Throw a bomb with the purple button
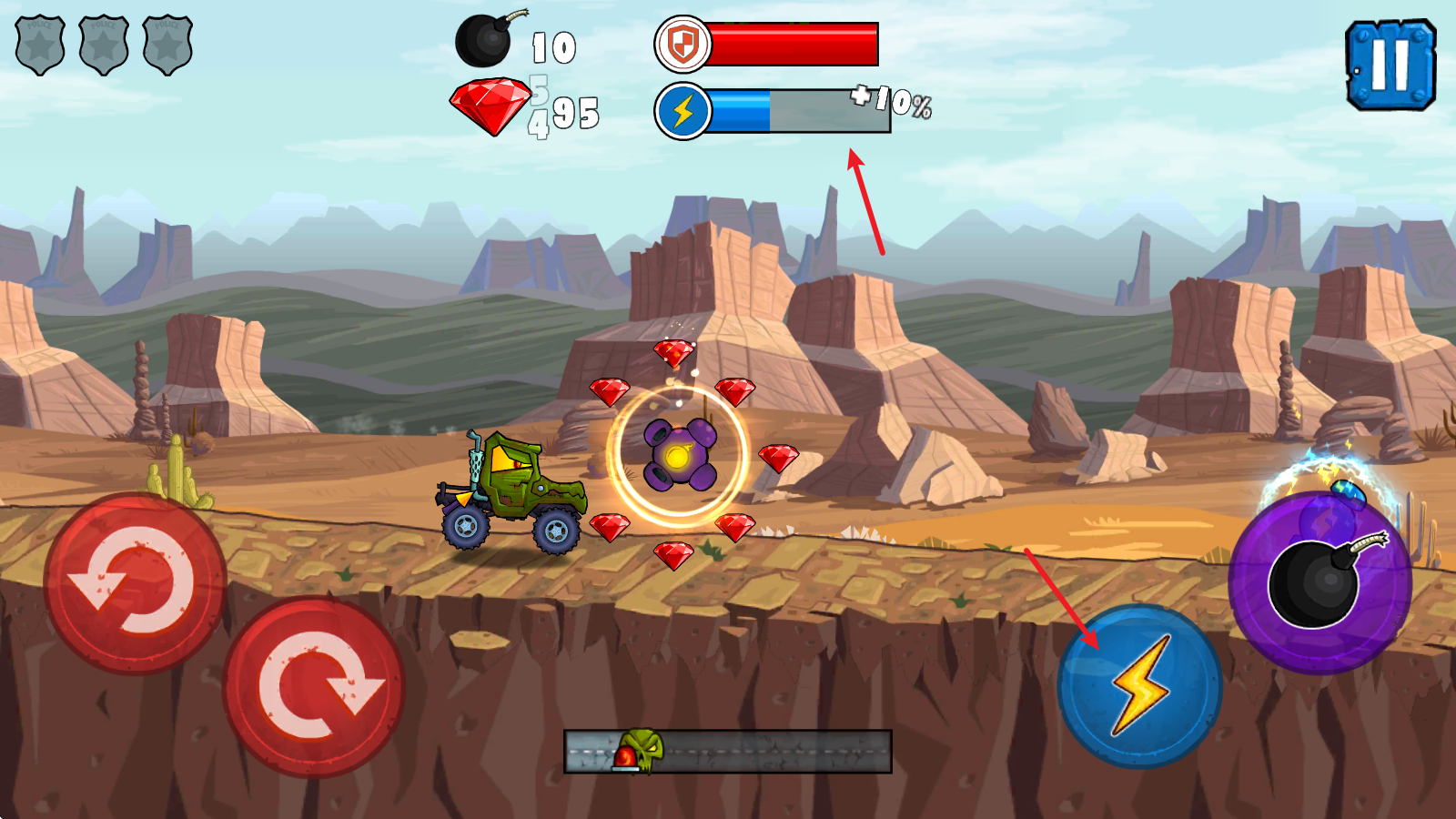This screenshot has height=819, width=1456. [1319, 582]
